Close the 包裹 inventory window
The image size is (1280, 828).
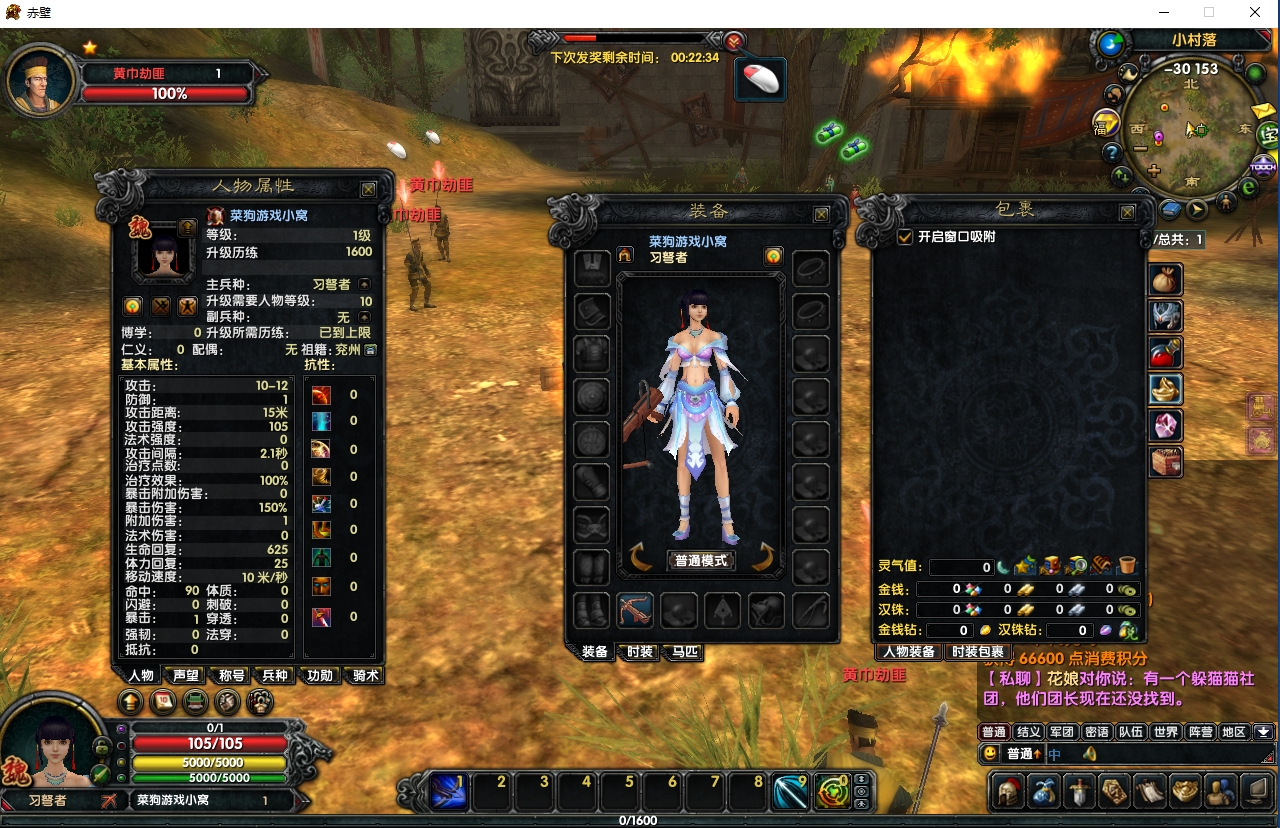tap(1127, 213)
